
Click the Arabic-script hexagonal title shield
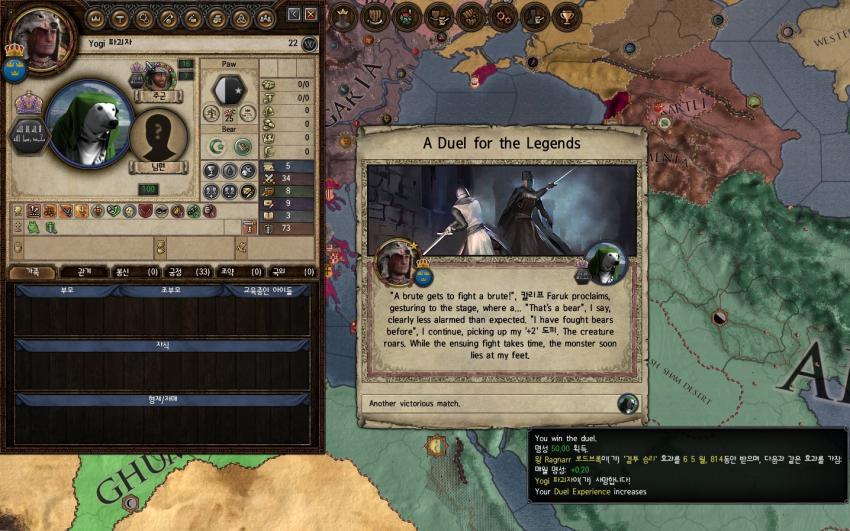tap(28, 136)
